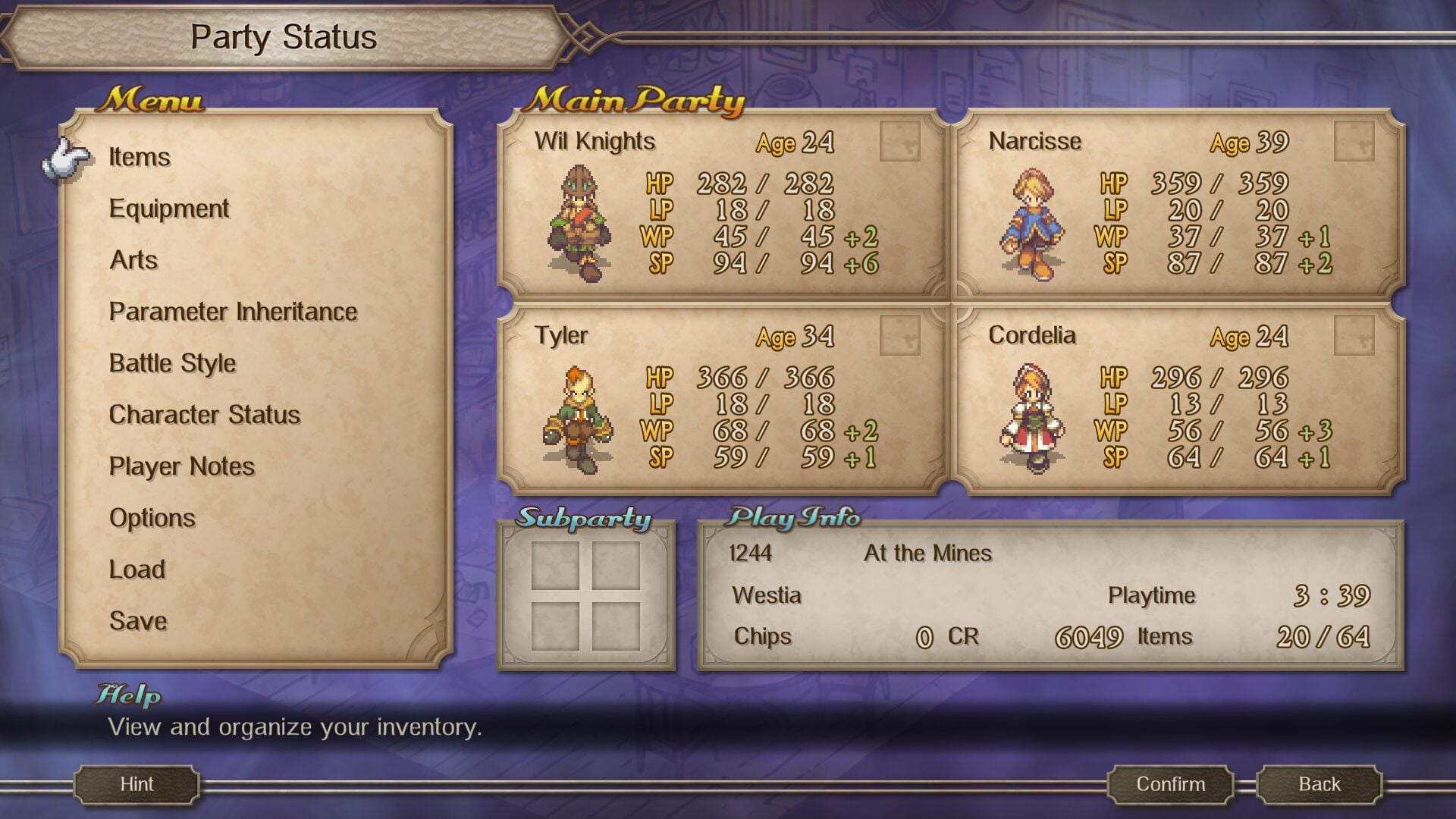Screen dimensions: 1456x819
Task: Select the Equipment menu entry
Action: pos(168,209)
